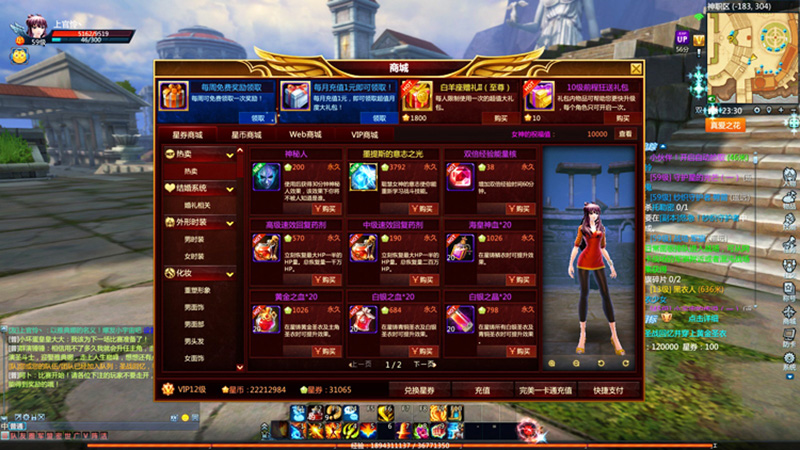Click the 查看 button beside the blessing value
The height and width of the screenshot is (450, 800).
pos(625,134)
